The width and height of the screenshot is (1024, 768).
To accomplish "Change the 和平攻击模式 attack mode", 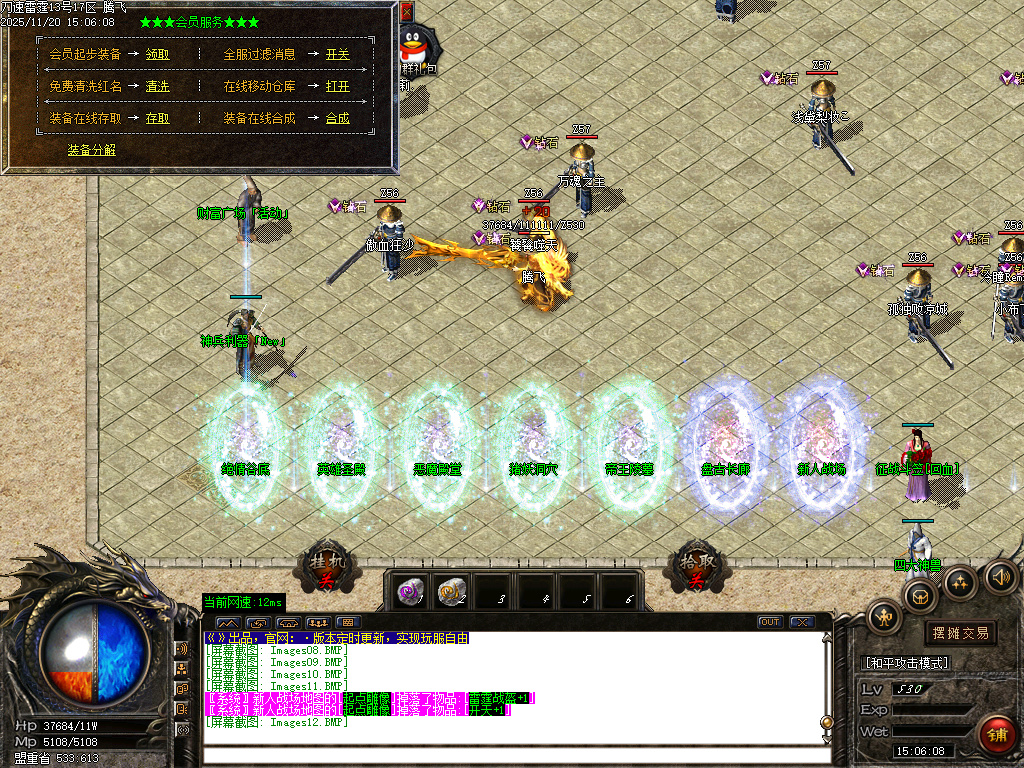I will (x=905, y=663).
